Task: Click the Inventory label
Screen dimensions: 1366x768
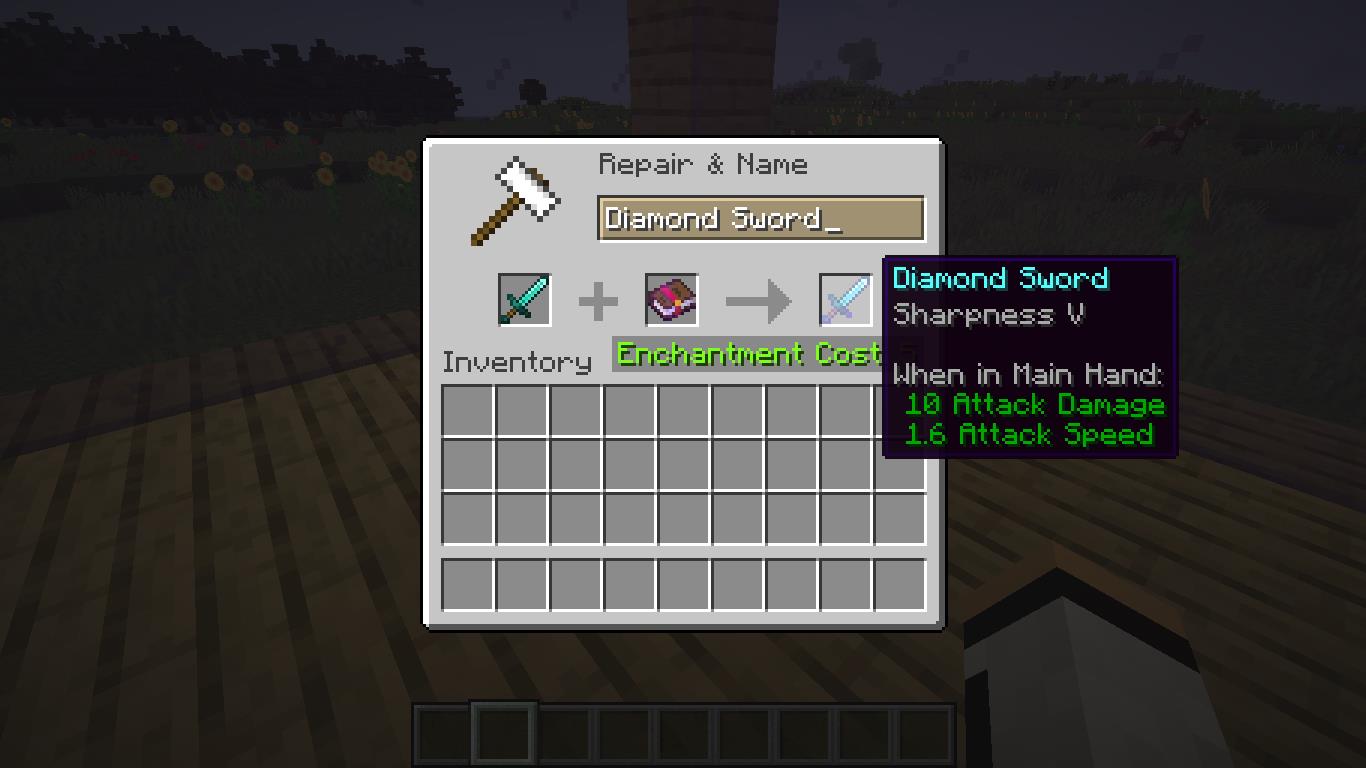Action: (x=516, y=362)
